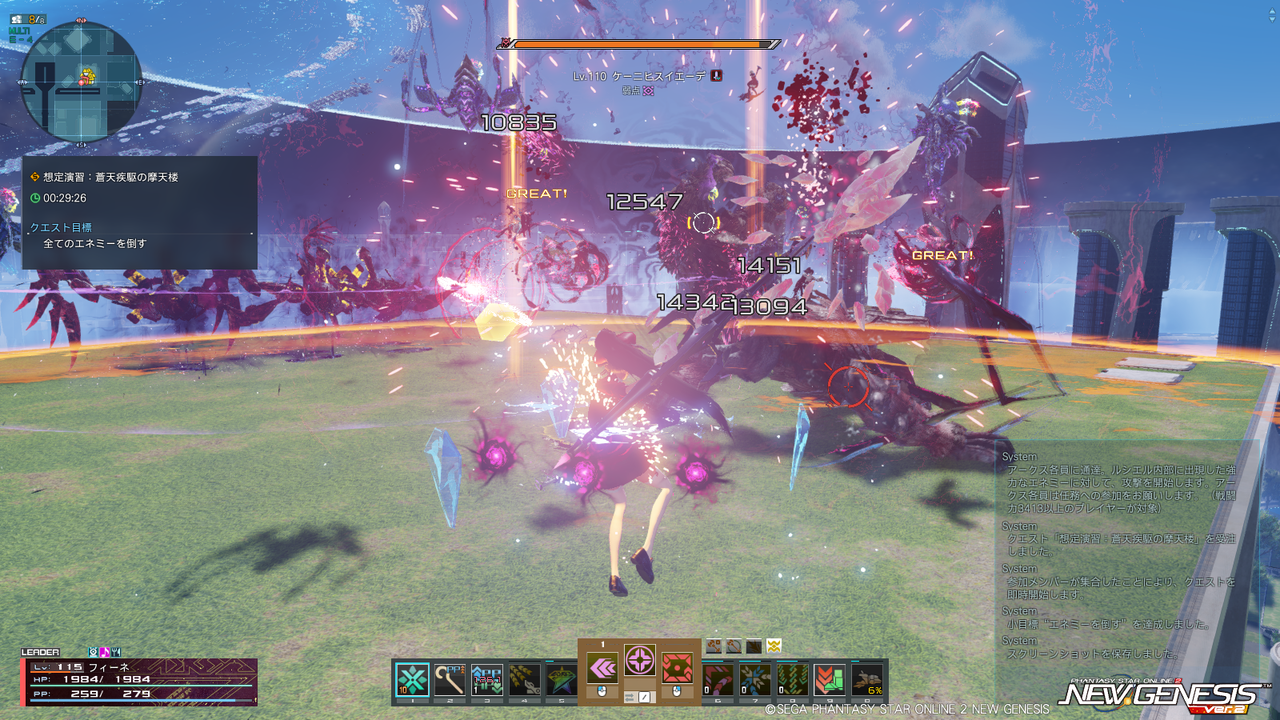
Task: Activate the staff PP skill in slot 2
Action: point(449,679)
